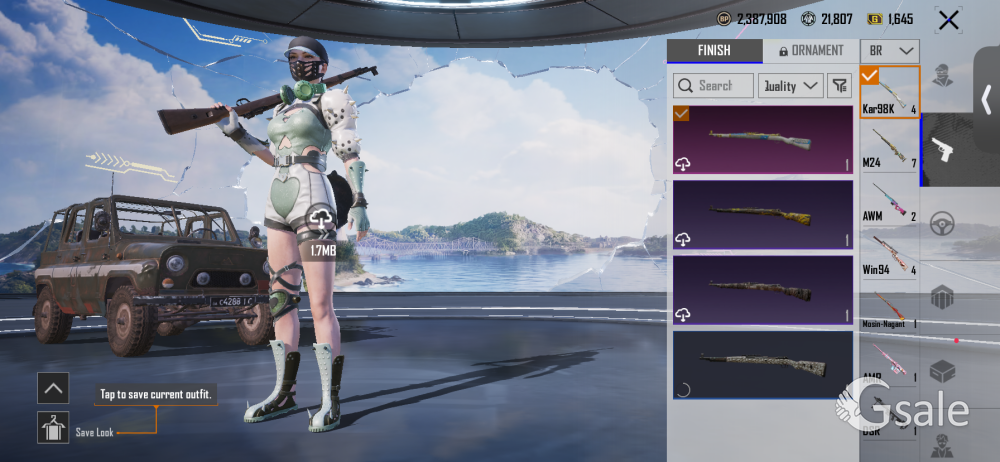The width and height of the screenshot is (1000, 462).
Task: Select the Mosin-Nagant weapon entry
Action: [890, 311]
